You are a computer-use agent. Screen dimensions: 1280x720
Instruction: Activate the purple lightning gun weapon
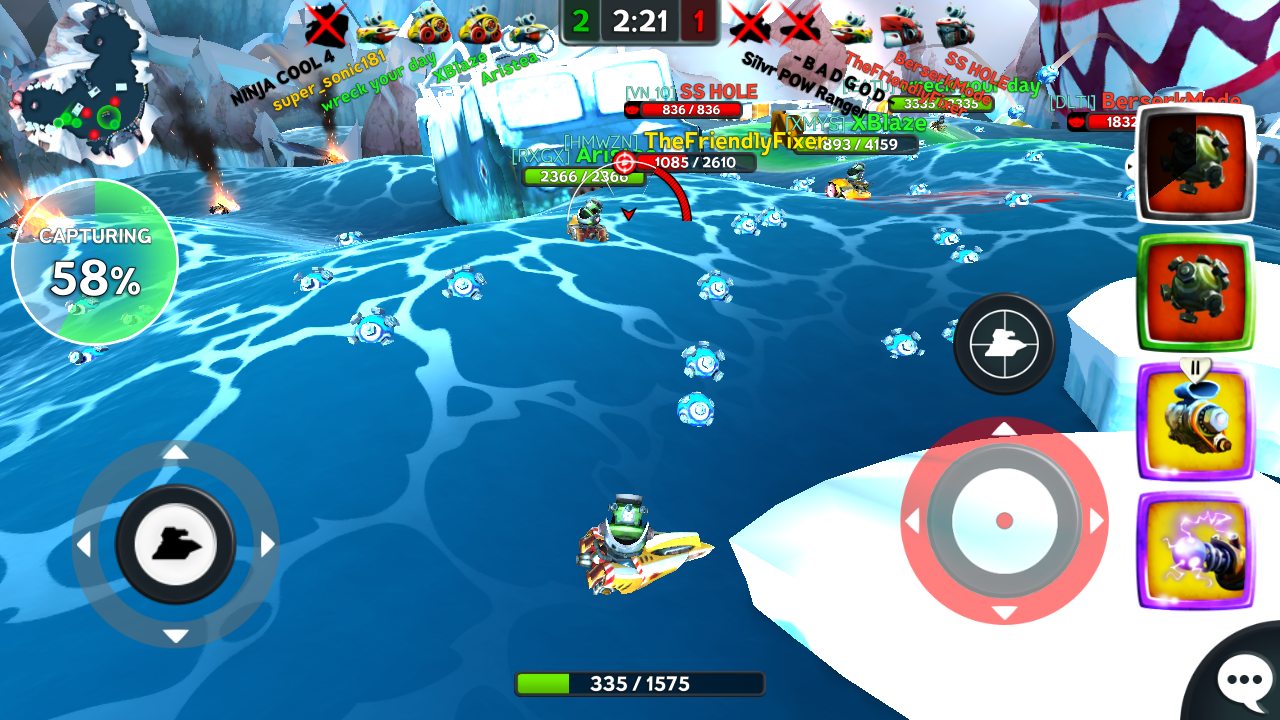coord(1195,550)
